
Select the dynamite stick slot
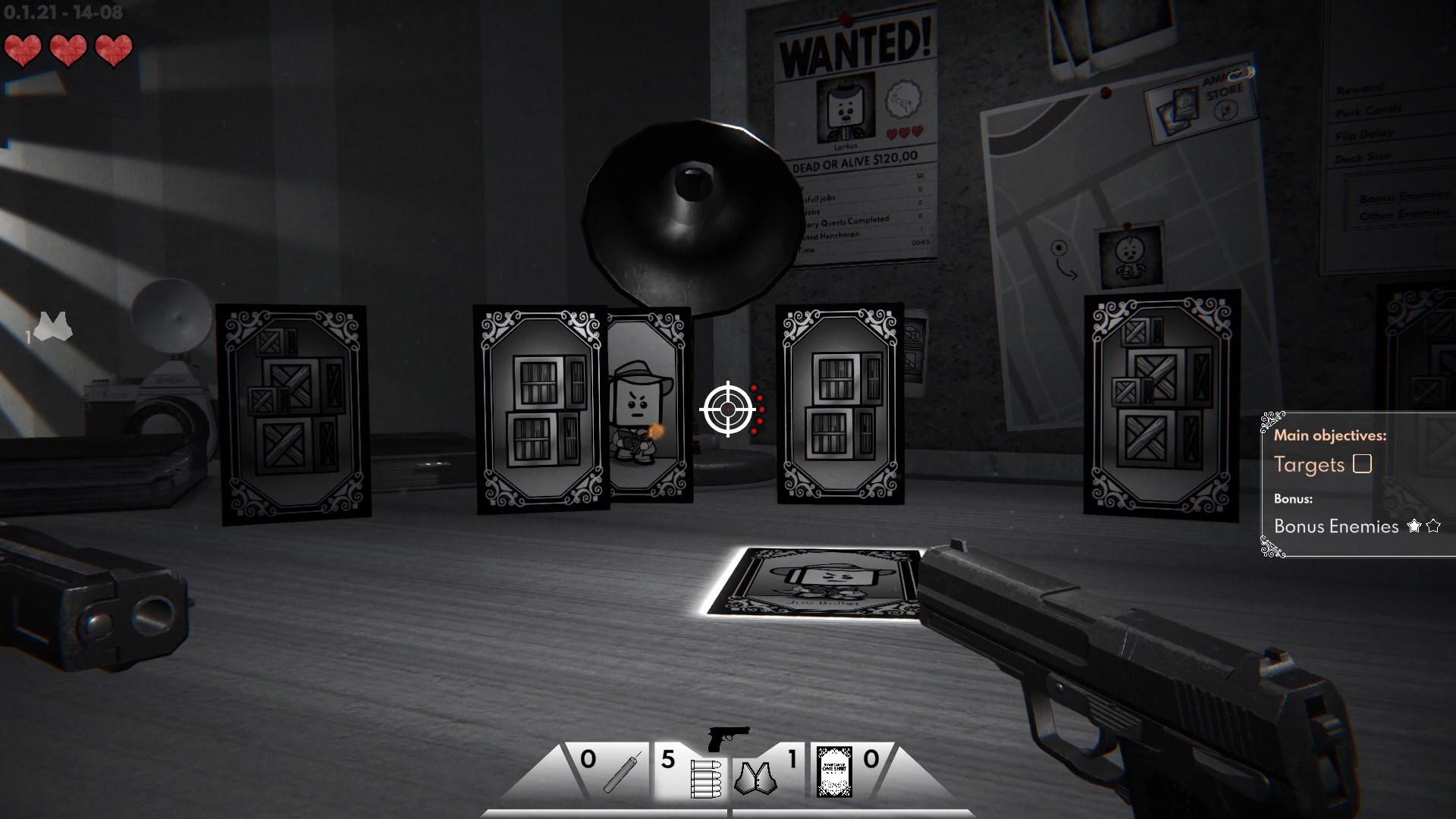pyautogui.click(x=622, y=772)
